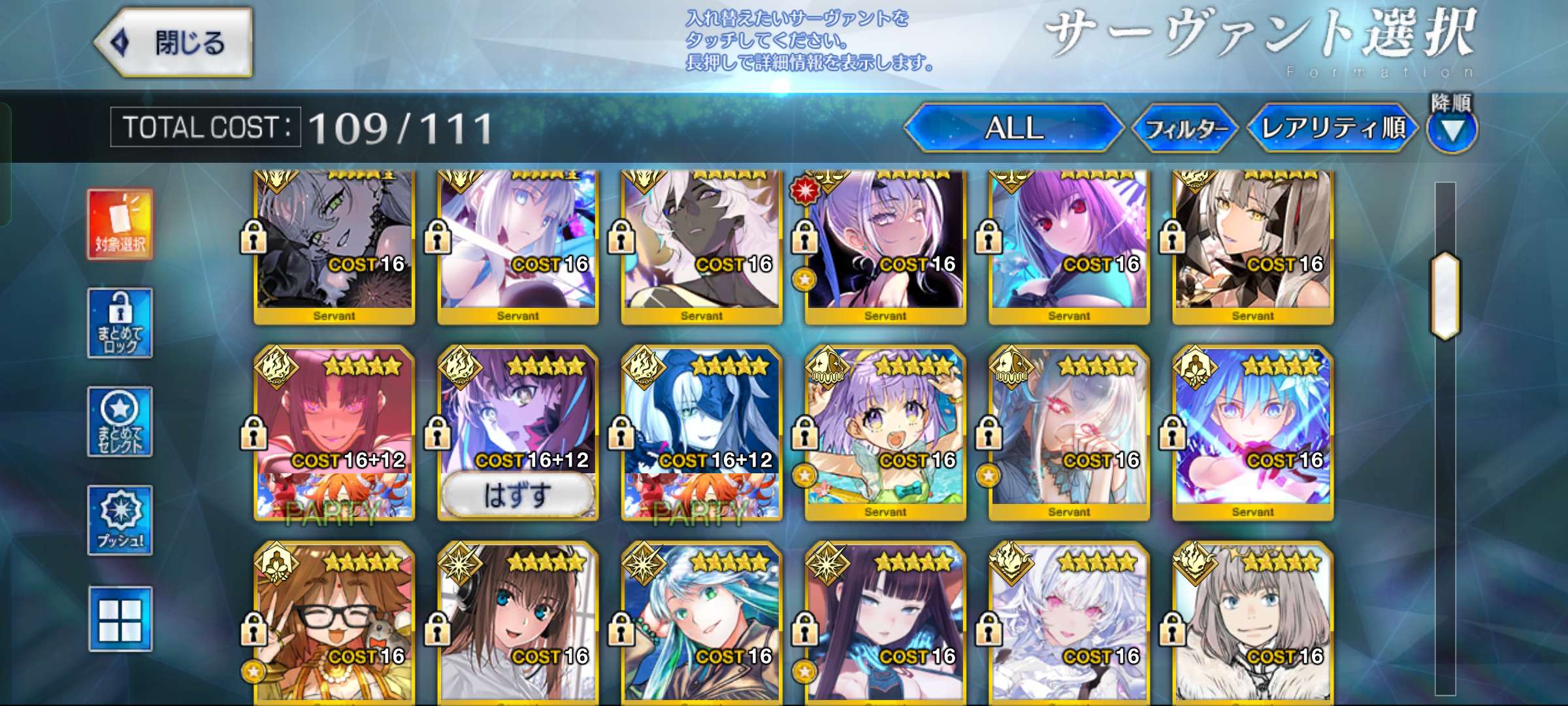Choose the servant wearing black glasses
Viewport: 1568px width, 706px height.
(x=334, y=621)
